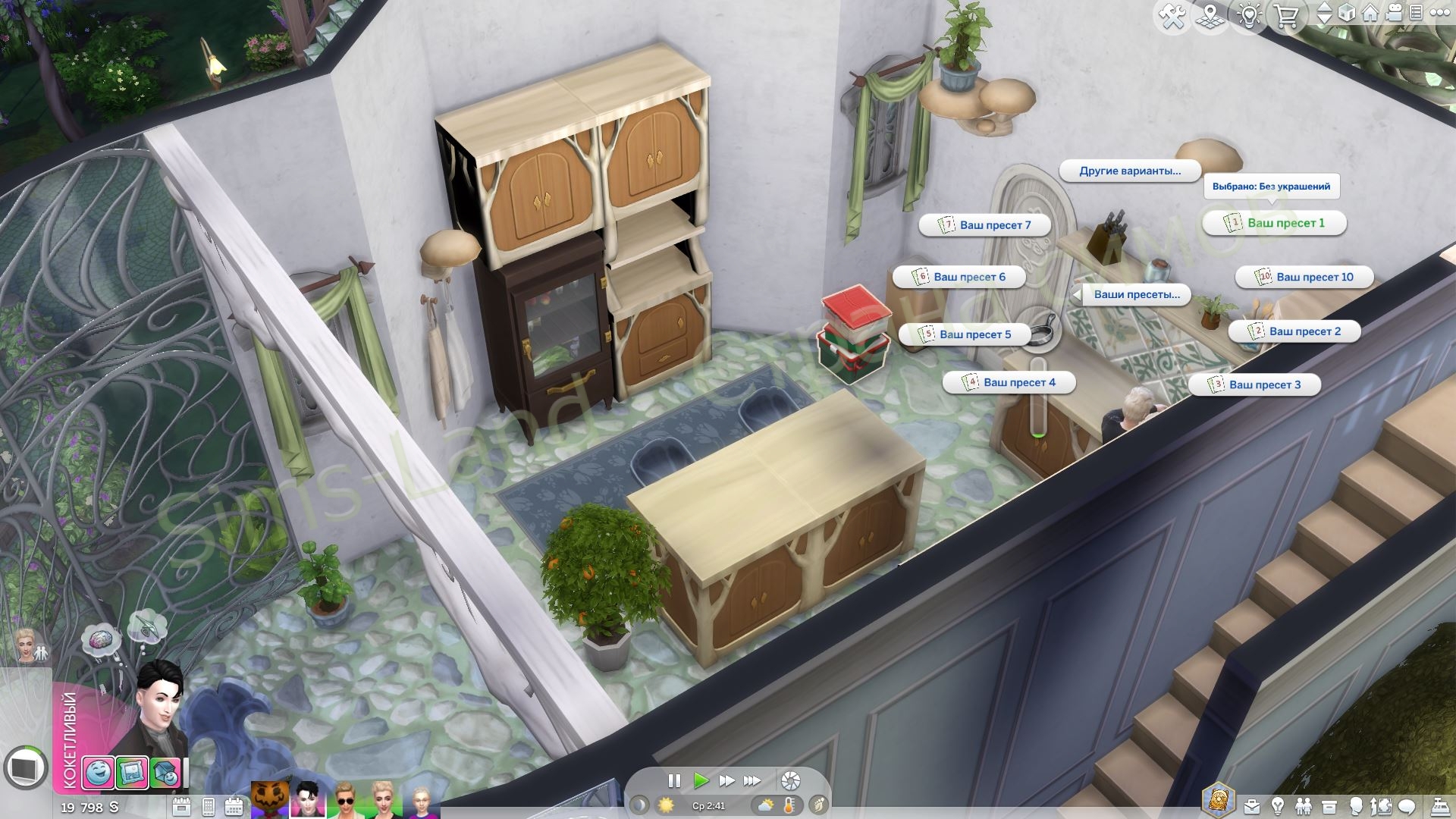This screenshot has width=1456, height=819.
Task: Enable ultra speed triple arrows
Action: 752,780
